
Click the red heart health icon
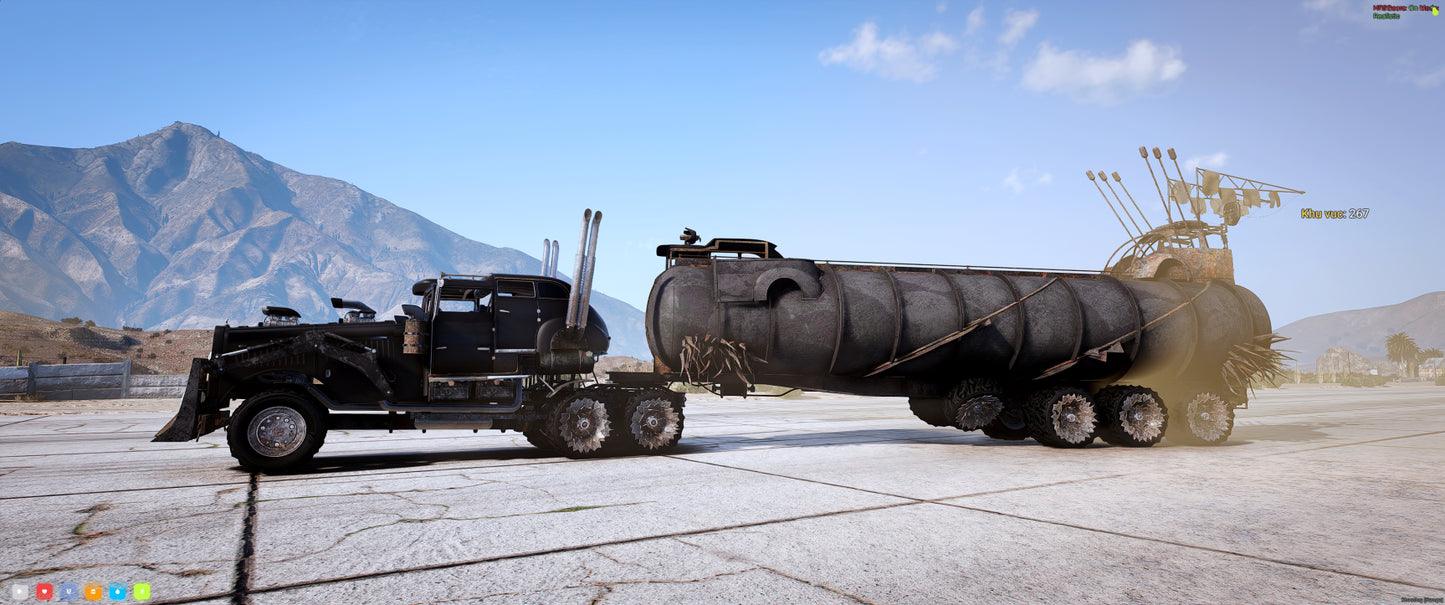pyautogui.click(x=44, y=591)
